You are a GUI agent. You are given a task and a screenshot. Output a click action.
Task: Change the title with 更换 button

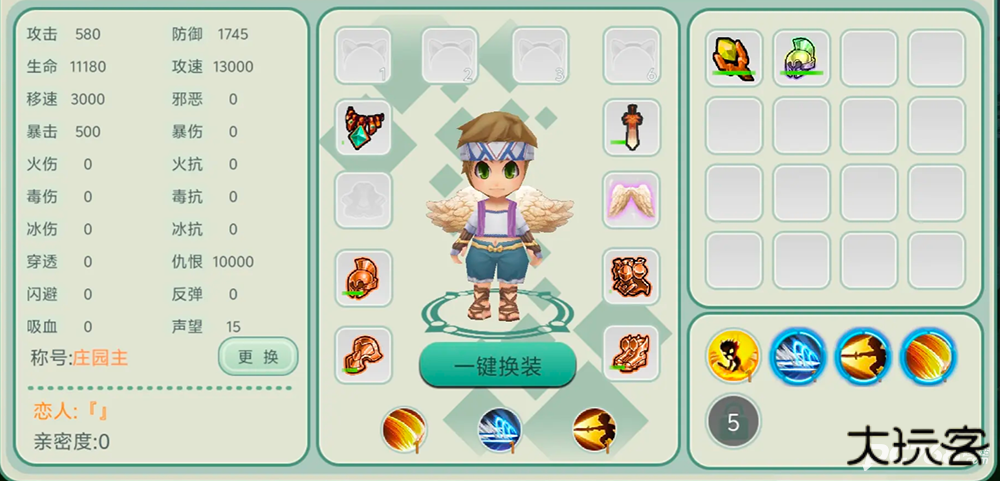point(258,357)
